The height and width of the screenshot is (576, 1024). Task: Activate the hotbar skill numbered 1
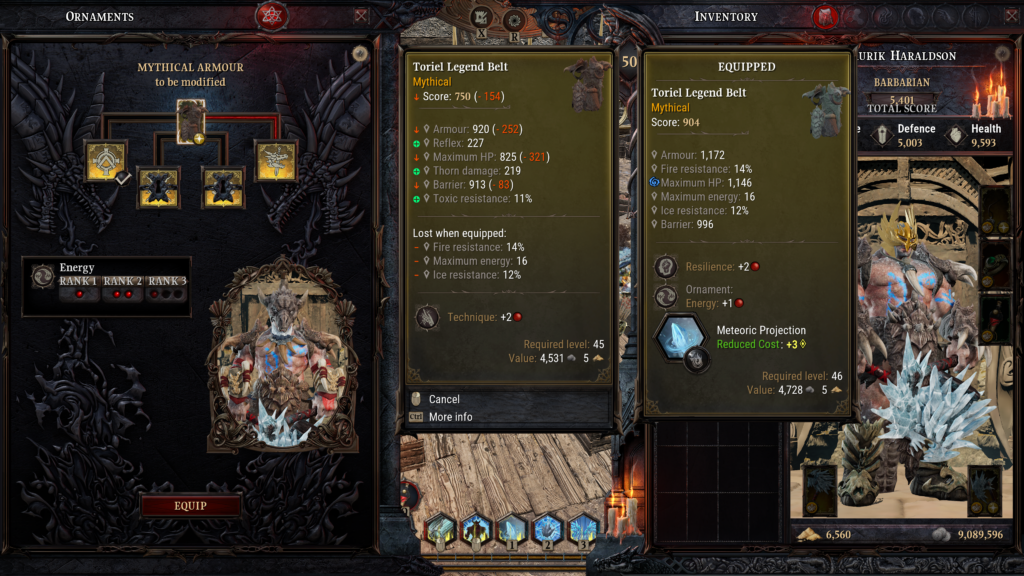(511, 530)
